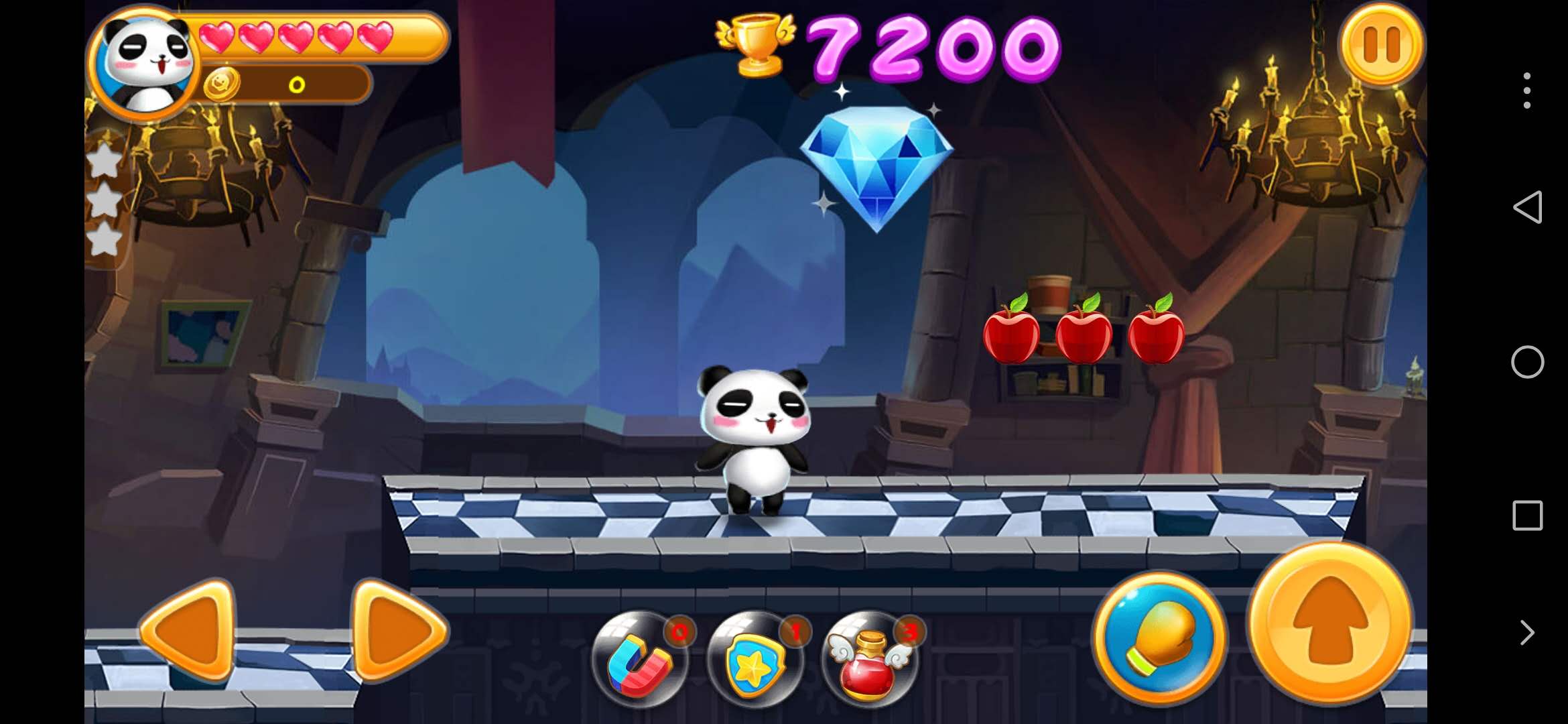Open the Android three-dot overflow menu
Image resolution: width=1568 pixels, height=724 pixels.
coord(1527,90)
